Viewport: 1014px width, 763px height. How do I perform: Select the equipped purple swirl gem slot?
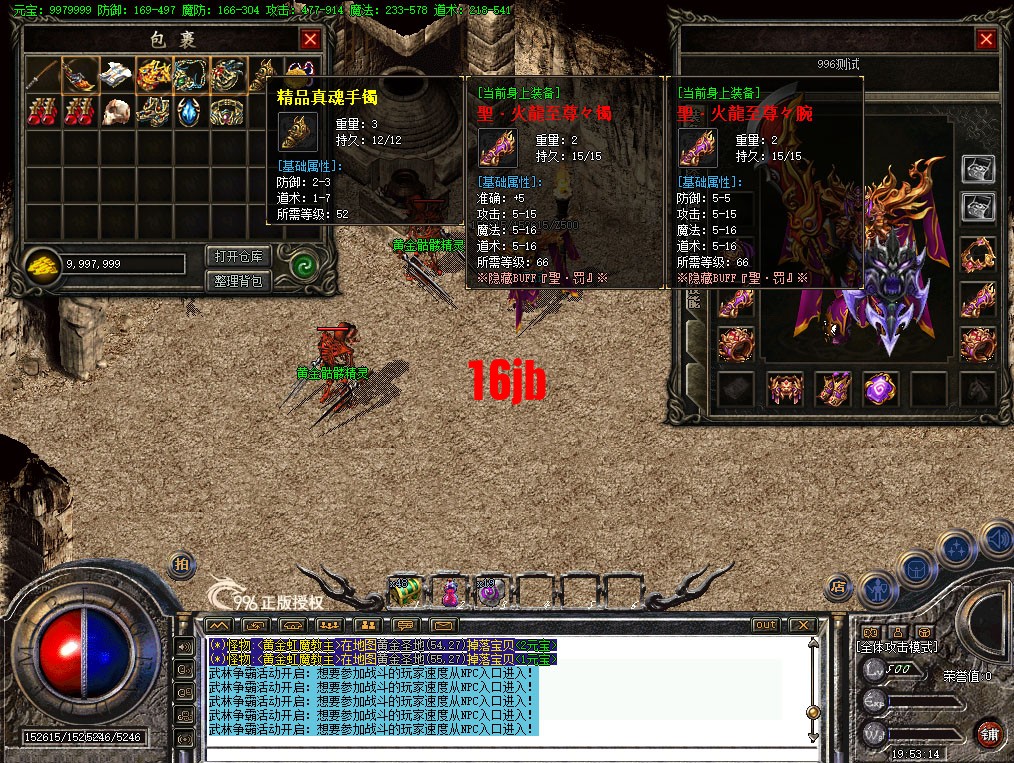coord(881,389)
